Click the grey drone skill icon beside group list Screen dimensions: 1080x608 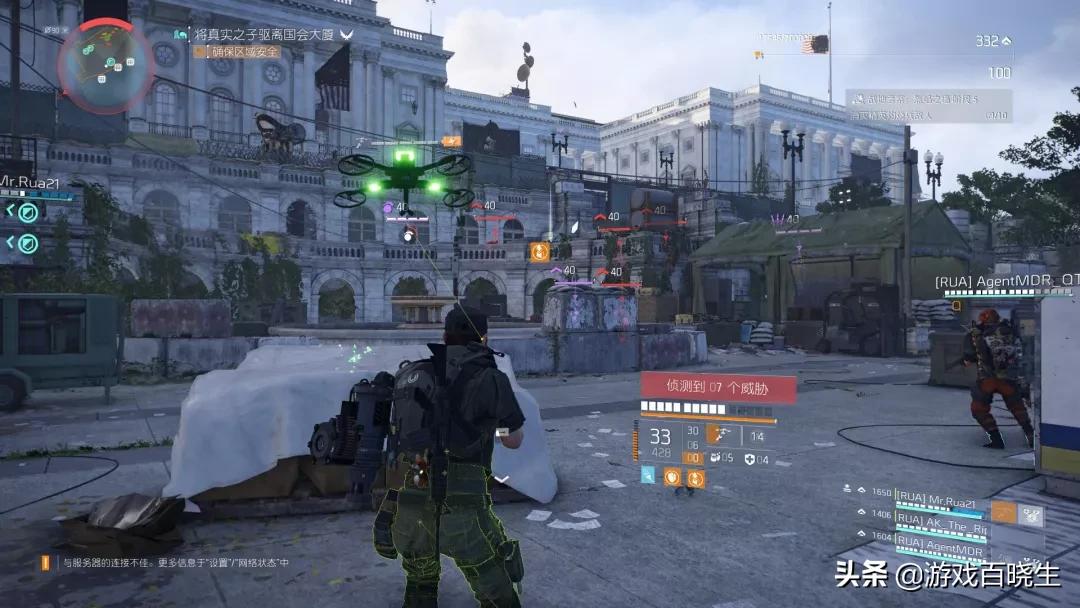(x=1031, y=514)
